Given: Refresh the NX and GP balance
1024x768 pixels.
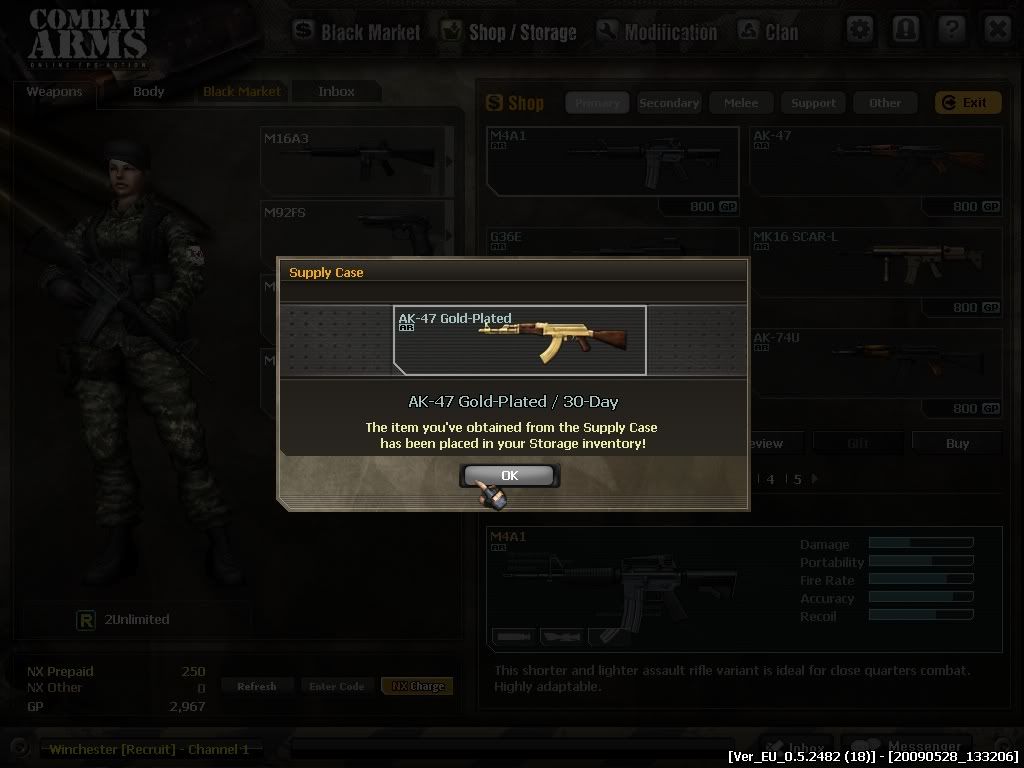Looking at the screenshot, I should click(257, 686).
